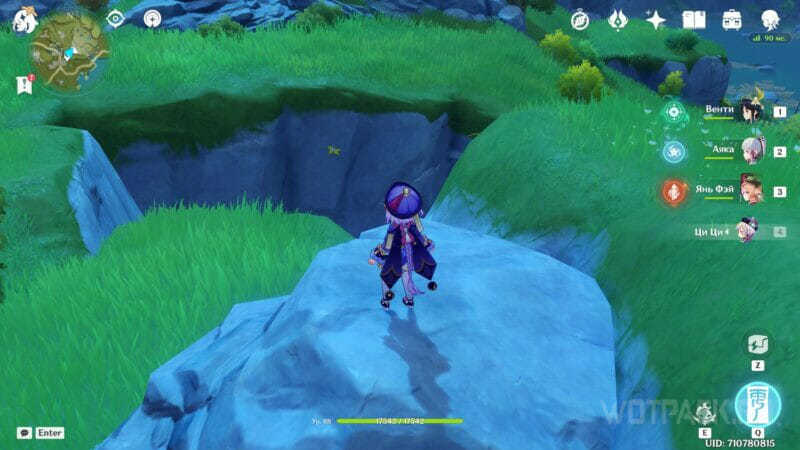
Task: Switch to party member Янь Фэй
Action: 747,191
